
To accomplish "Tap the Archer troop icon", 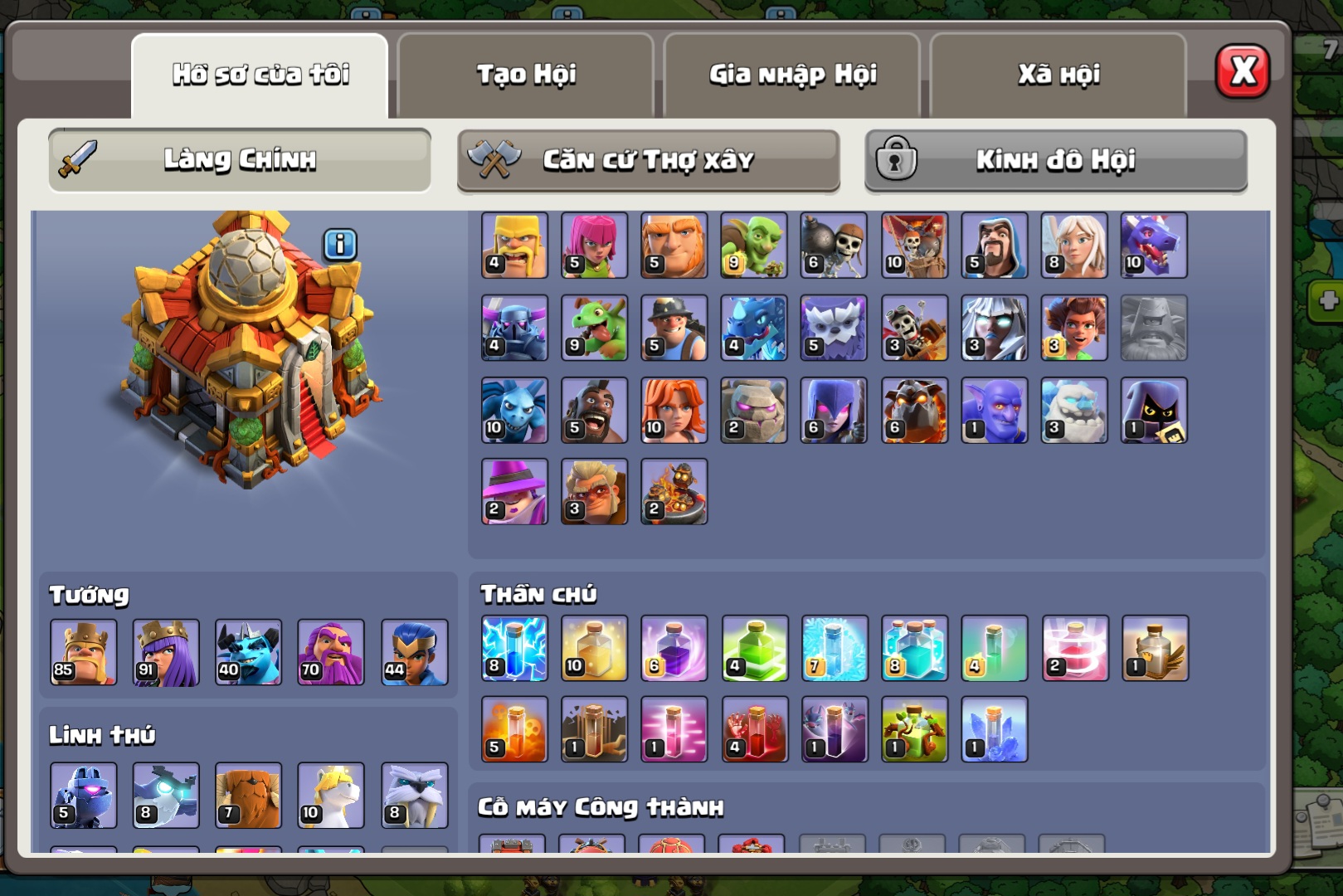I will [595, 246].
